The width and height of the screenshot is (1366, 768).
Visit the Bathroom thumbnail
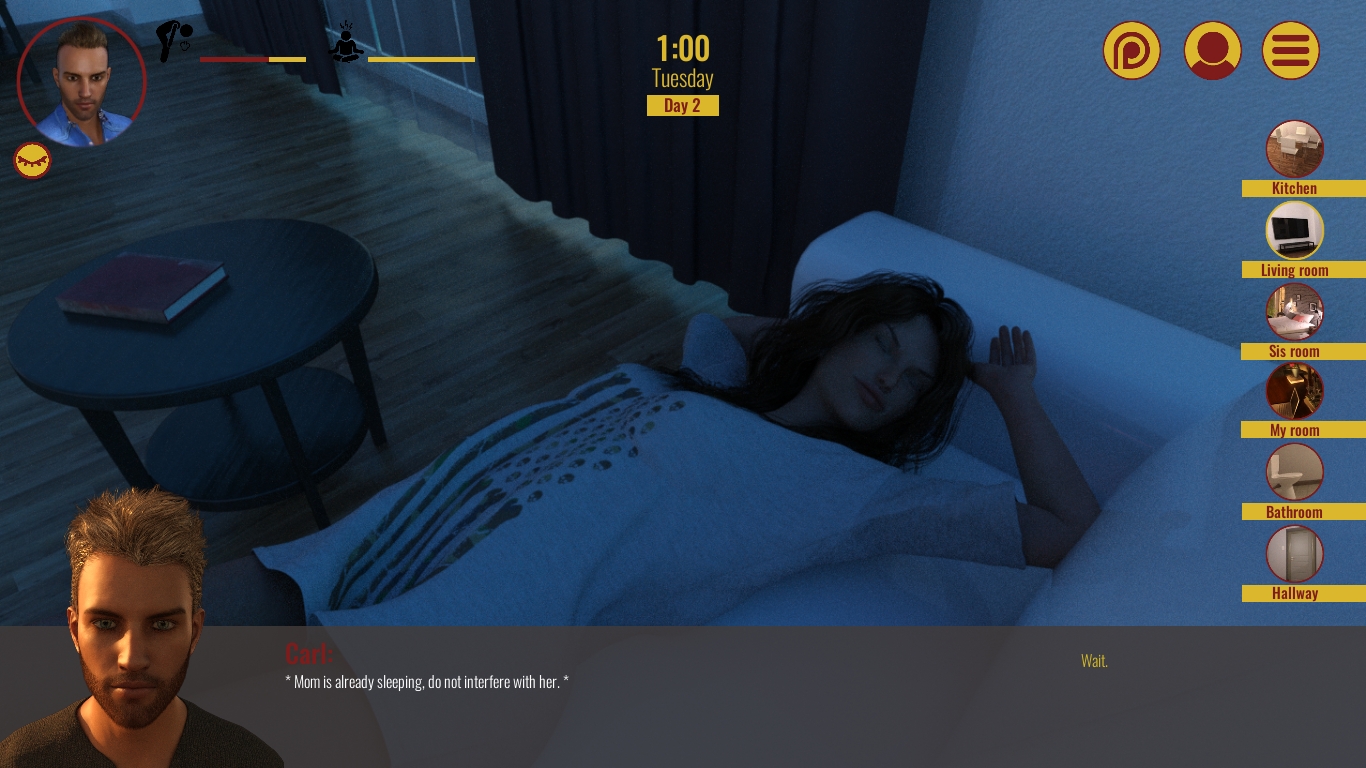1294,471
